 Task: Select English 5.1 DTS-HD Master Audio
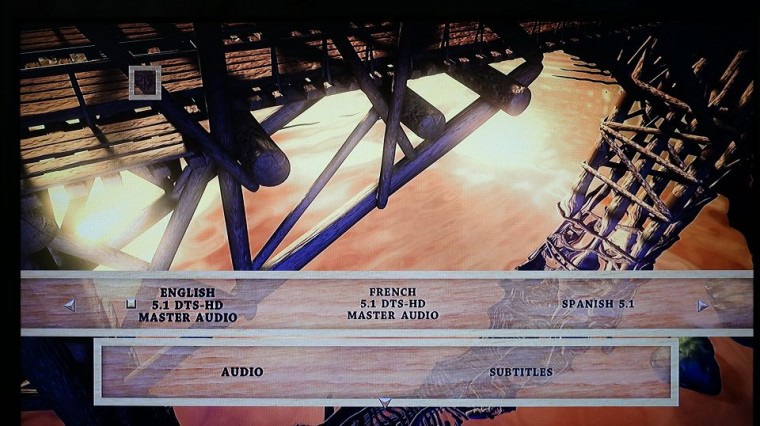(x=187, y=304)
